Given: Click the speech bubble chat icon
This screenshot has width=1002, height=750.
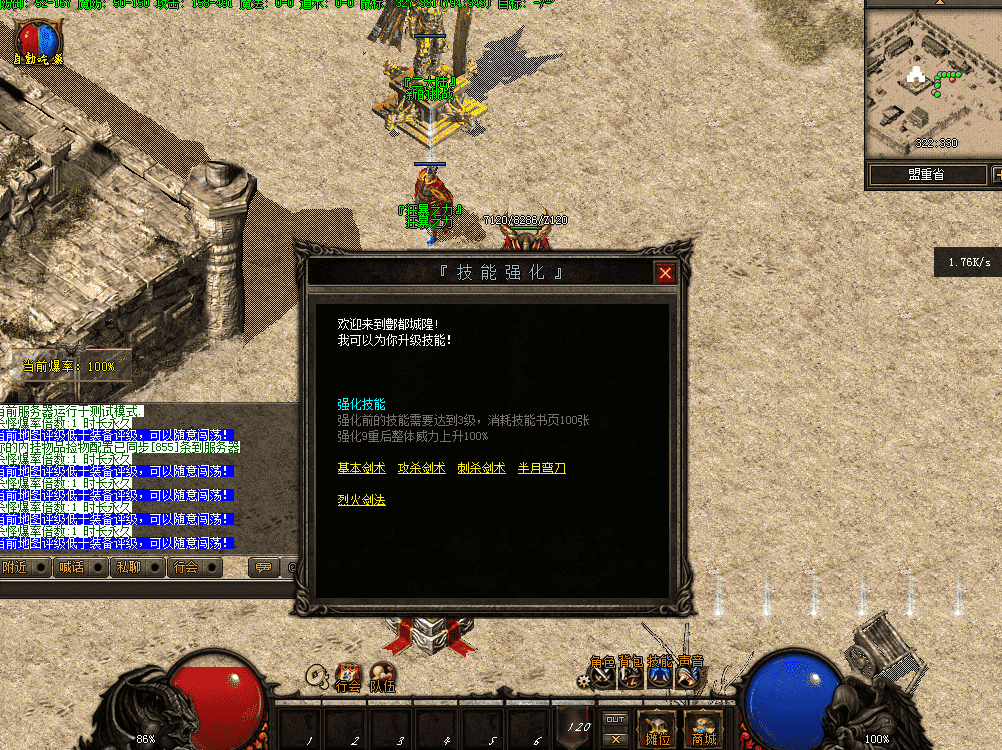Looking at the screenshot, I should pyautogui.click(x=263, y=567).
